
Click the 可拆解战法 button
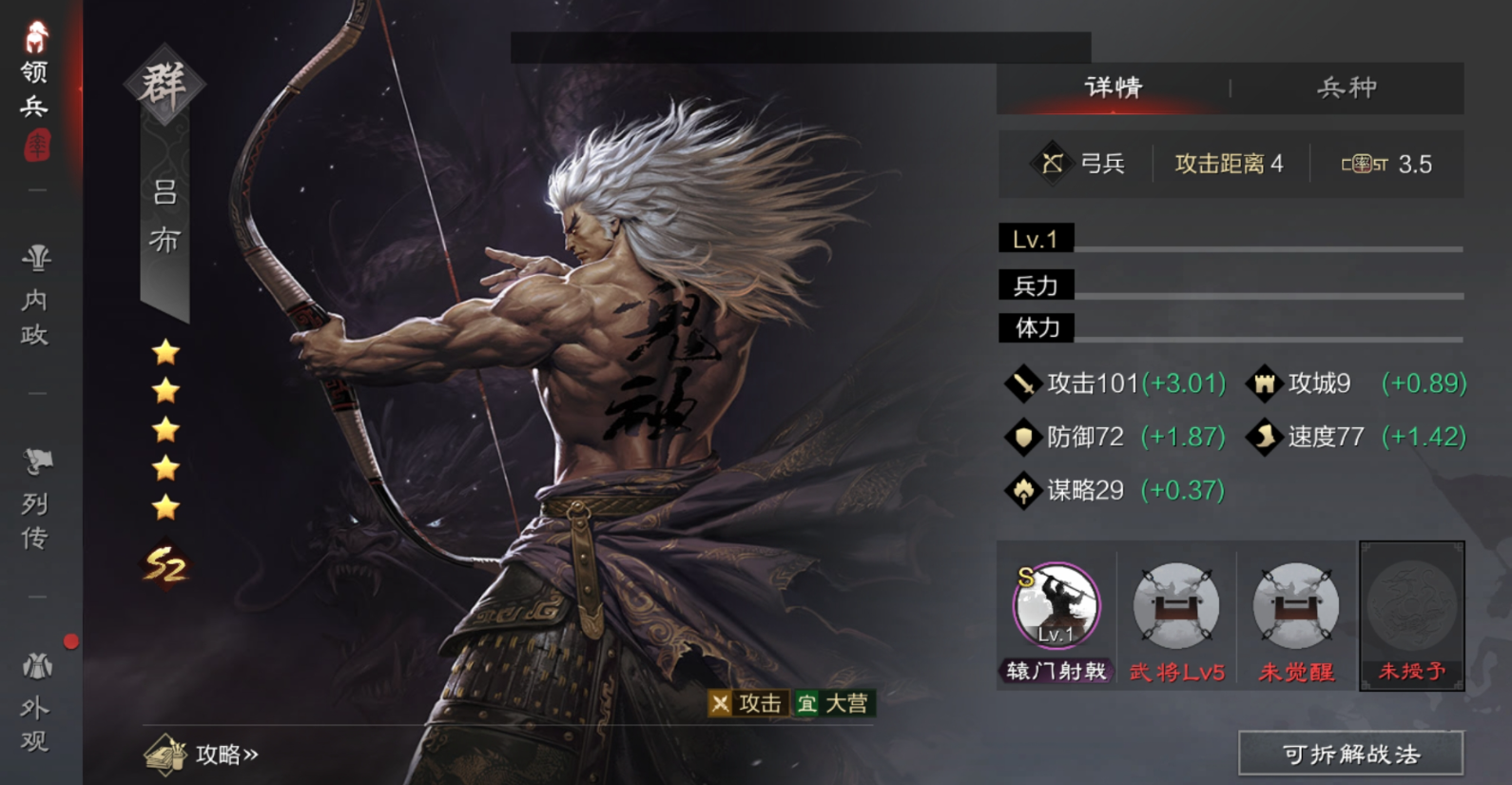[1350, 755]
